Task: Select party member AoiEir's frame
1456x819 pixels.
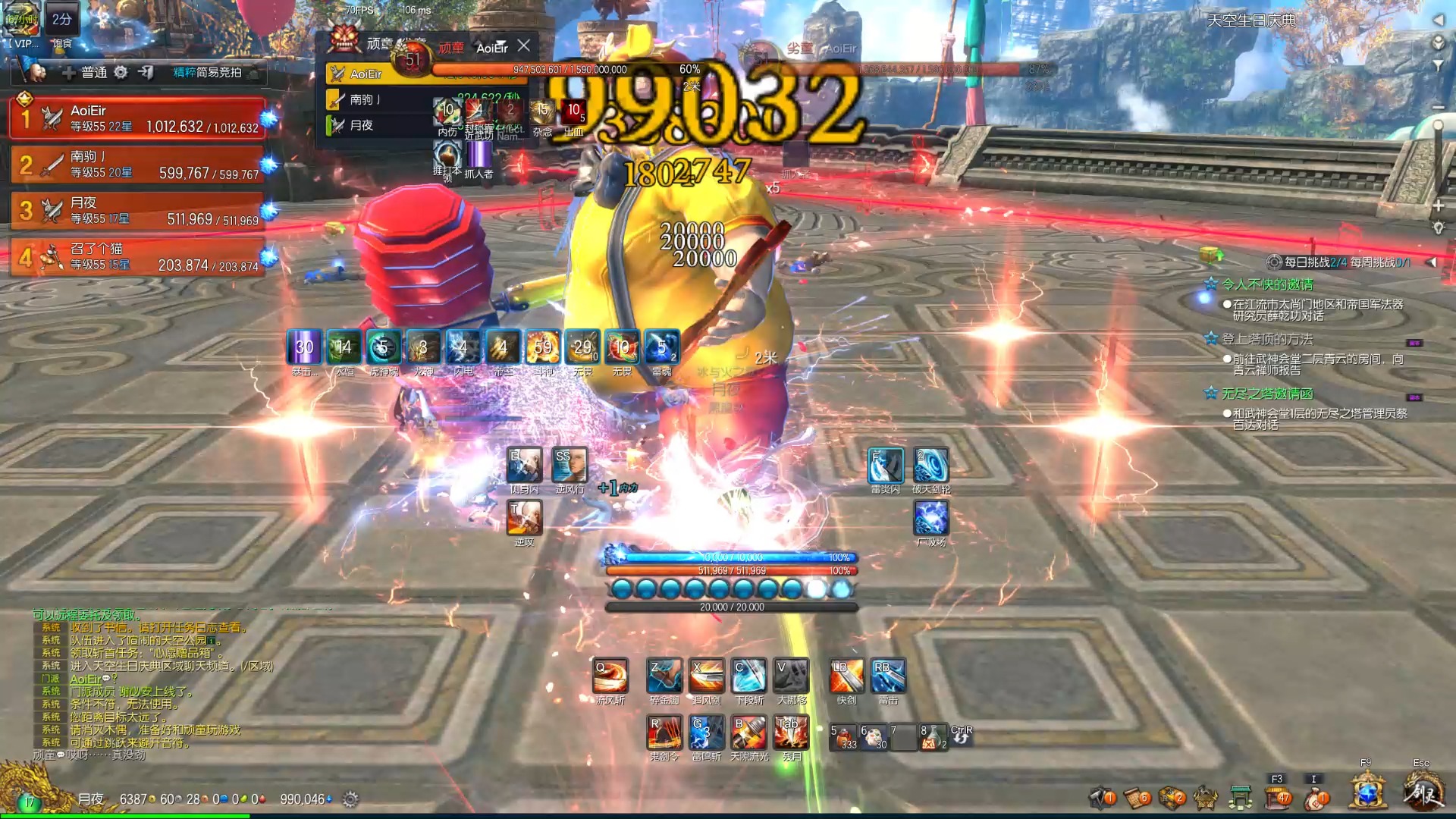Action: (137, 119)
